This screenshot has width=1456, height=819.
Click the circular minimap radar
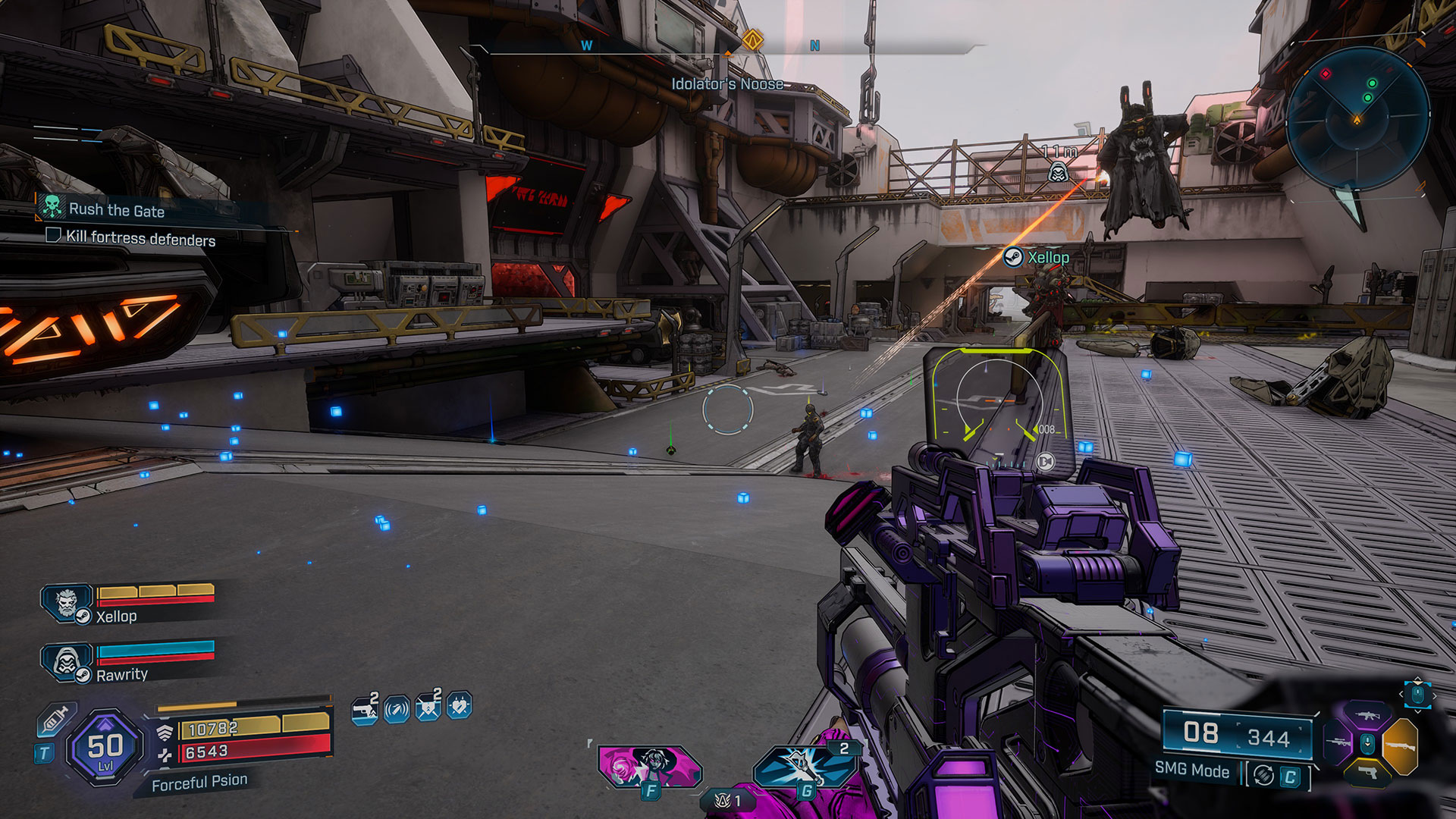[1357, 119]
